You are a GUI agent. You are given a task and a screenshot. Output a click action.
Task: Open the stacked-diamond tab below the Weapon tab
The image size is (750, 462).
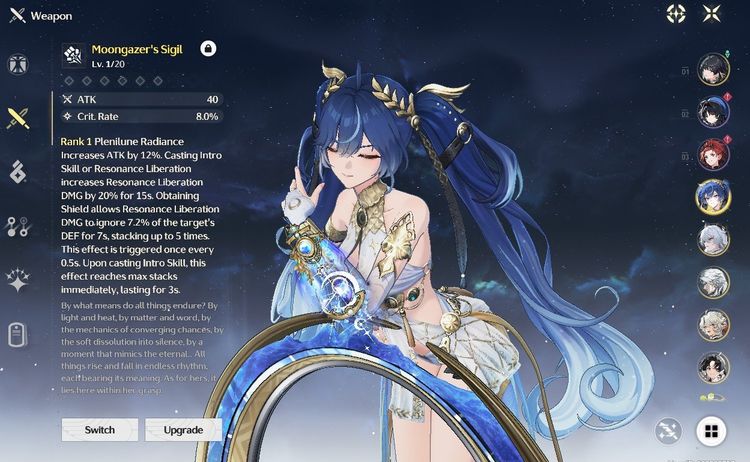coord(17,172)
